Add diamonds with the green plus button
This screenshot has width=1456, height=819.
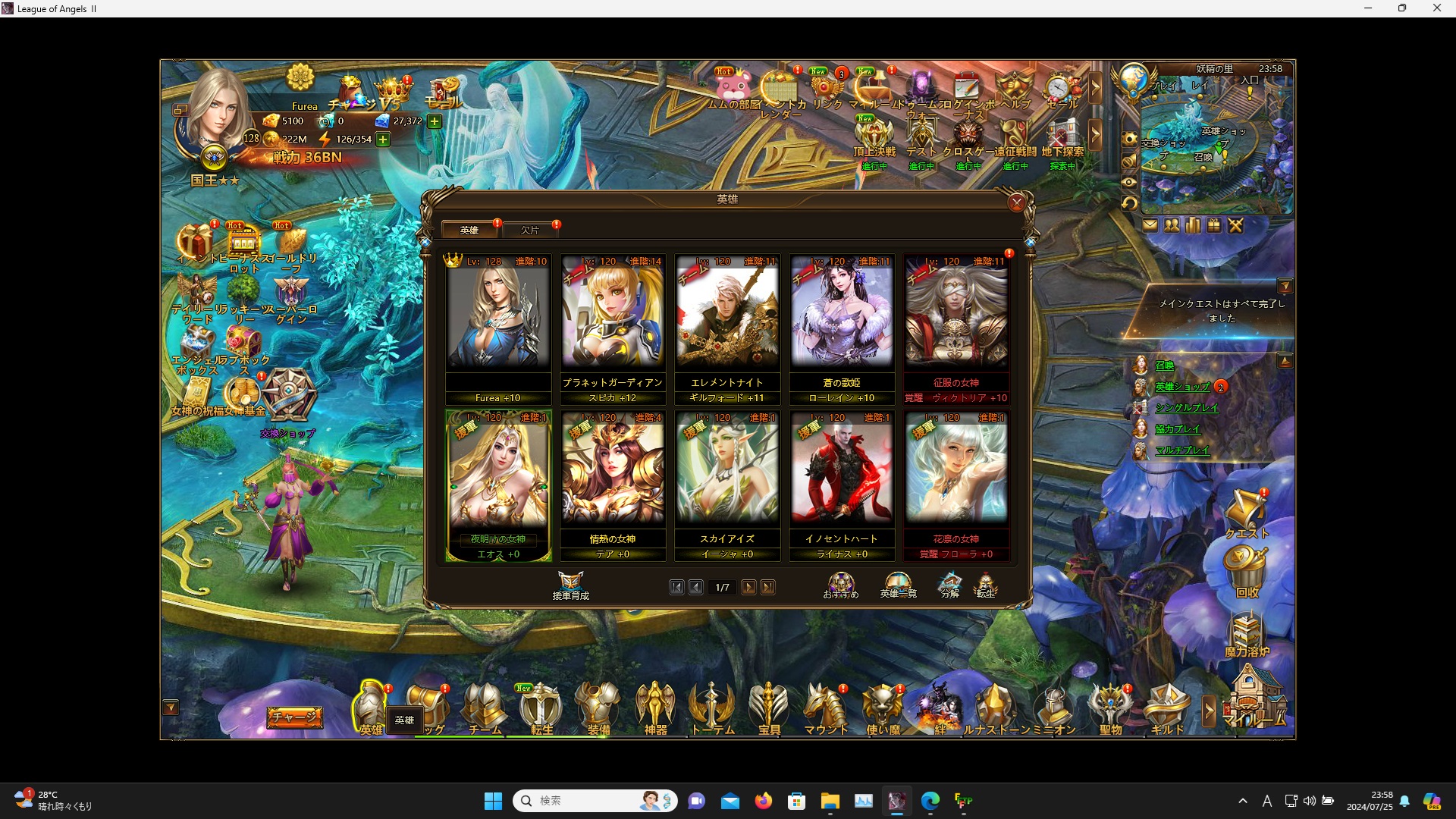(x=435, y=121)
